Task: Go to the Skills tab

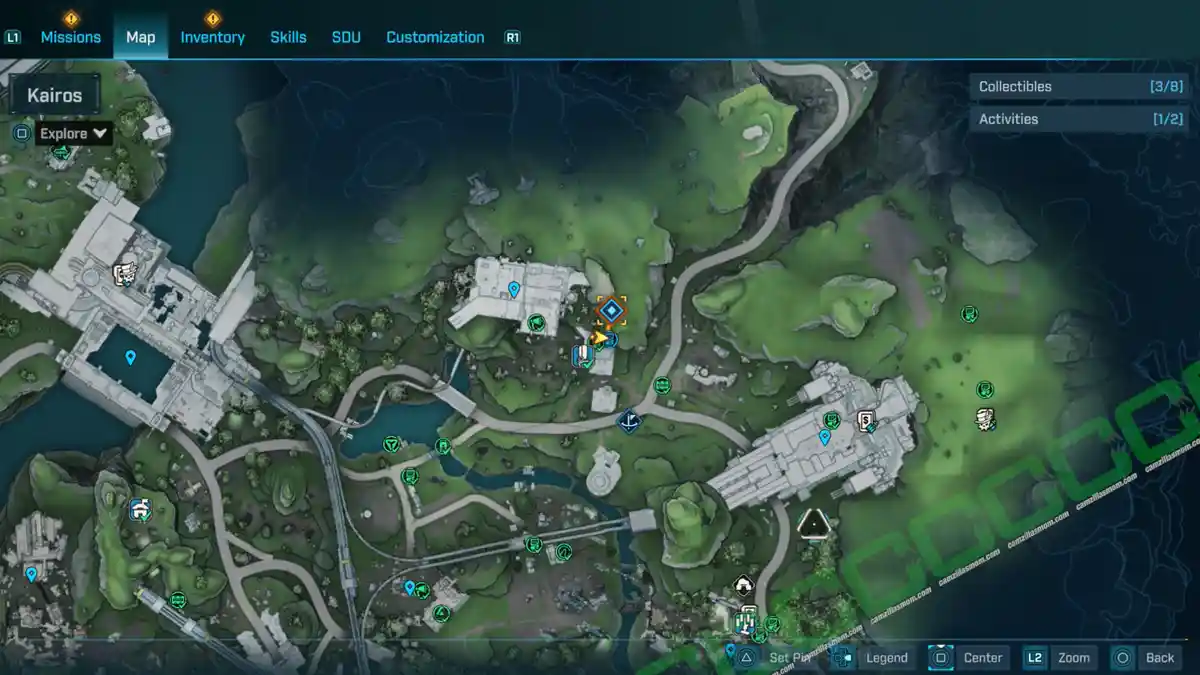Action: (x=288, y=37)
